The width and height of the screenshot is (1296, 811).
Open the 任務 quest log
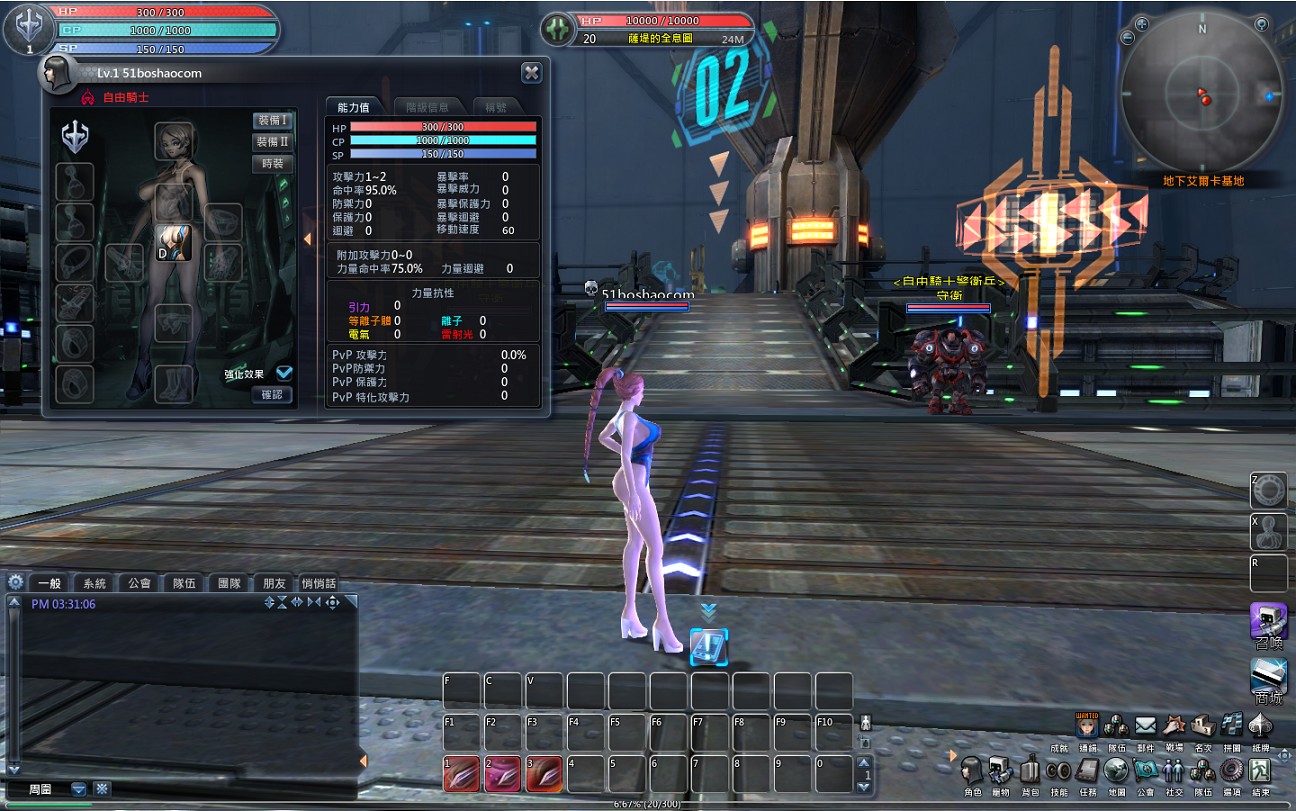(x=1088, y=770)
